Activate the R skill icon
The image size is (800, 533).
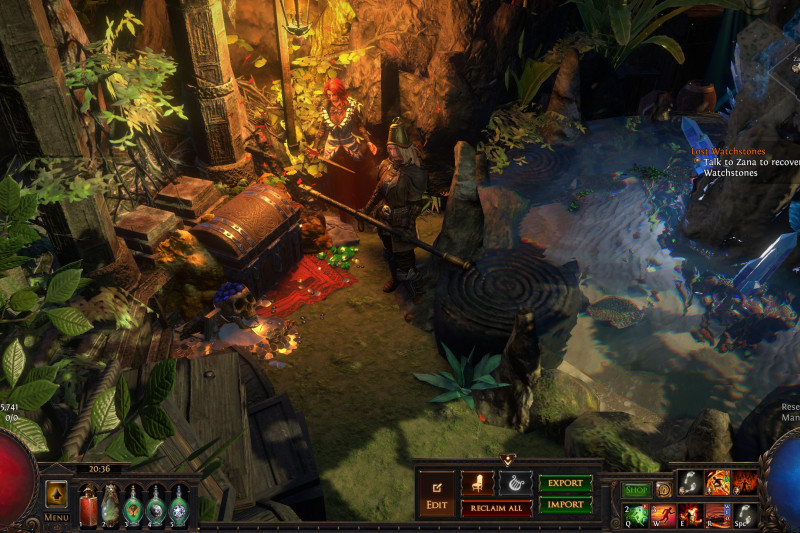point(718,515)
